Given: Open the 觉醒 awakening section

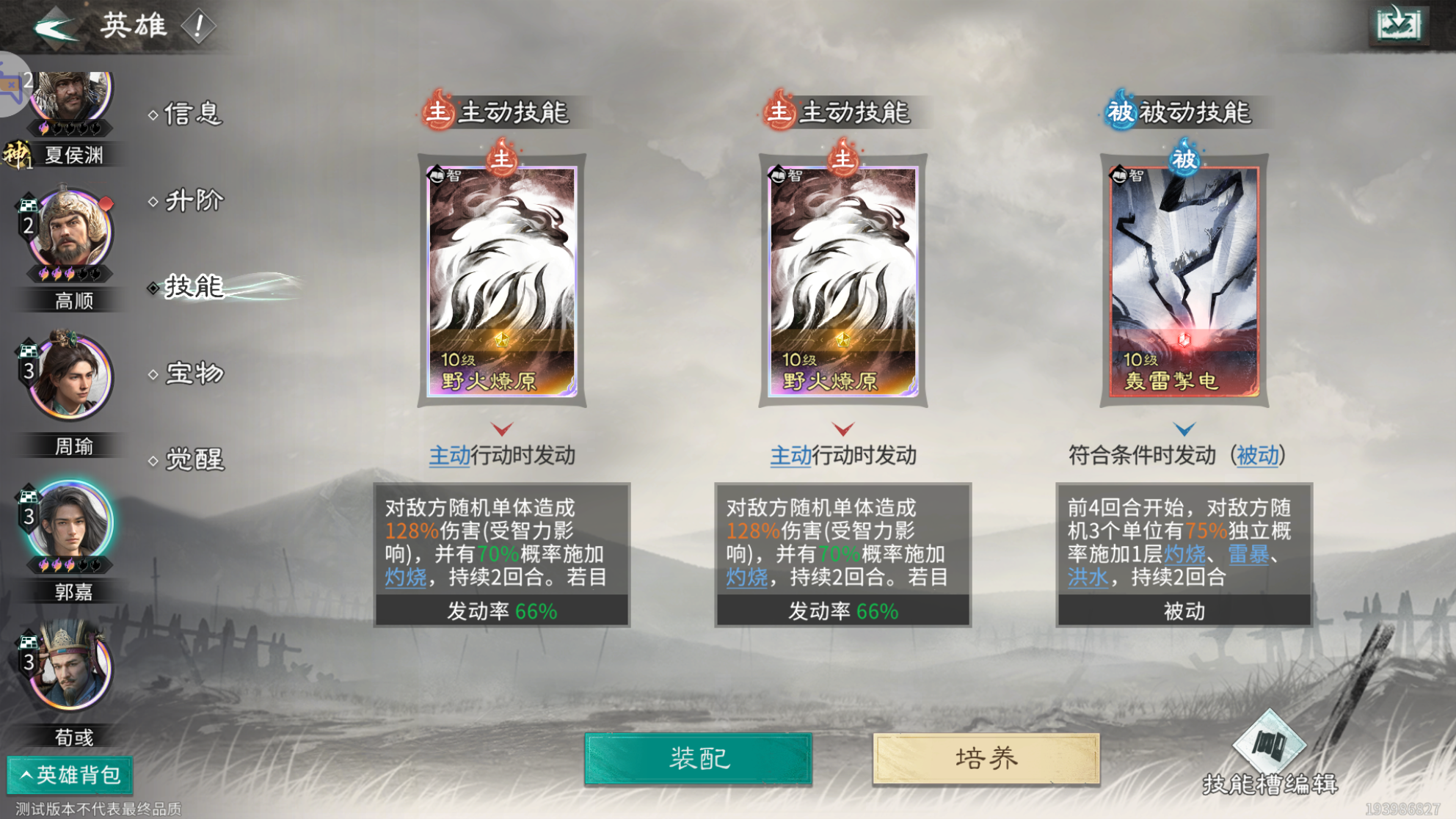Looking at the screenshot, I should click(192, 461).
